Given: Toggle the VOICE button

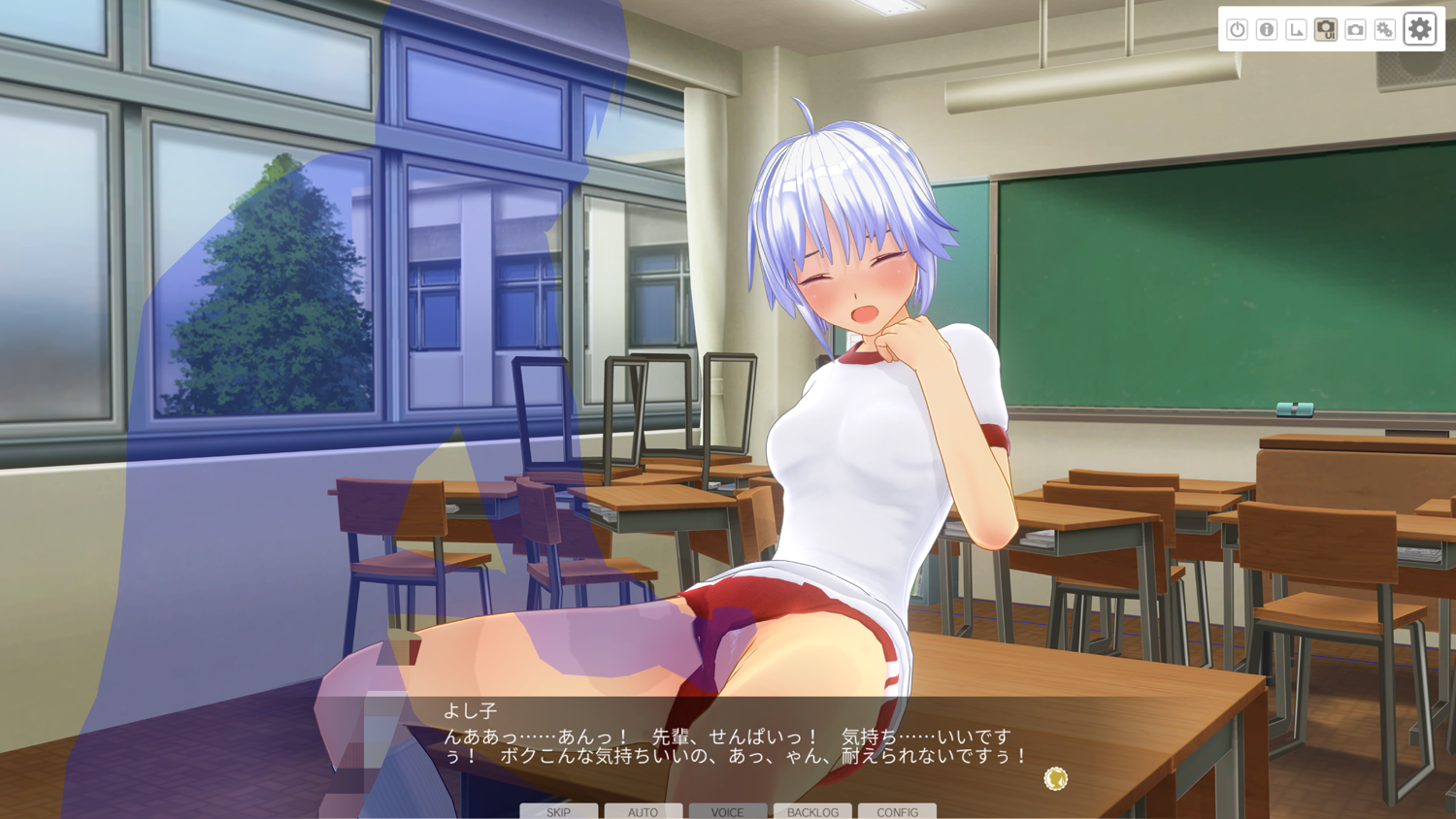Looking at the screenshot, I should 727,811.
